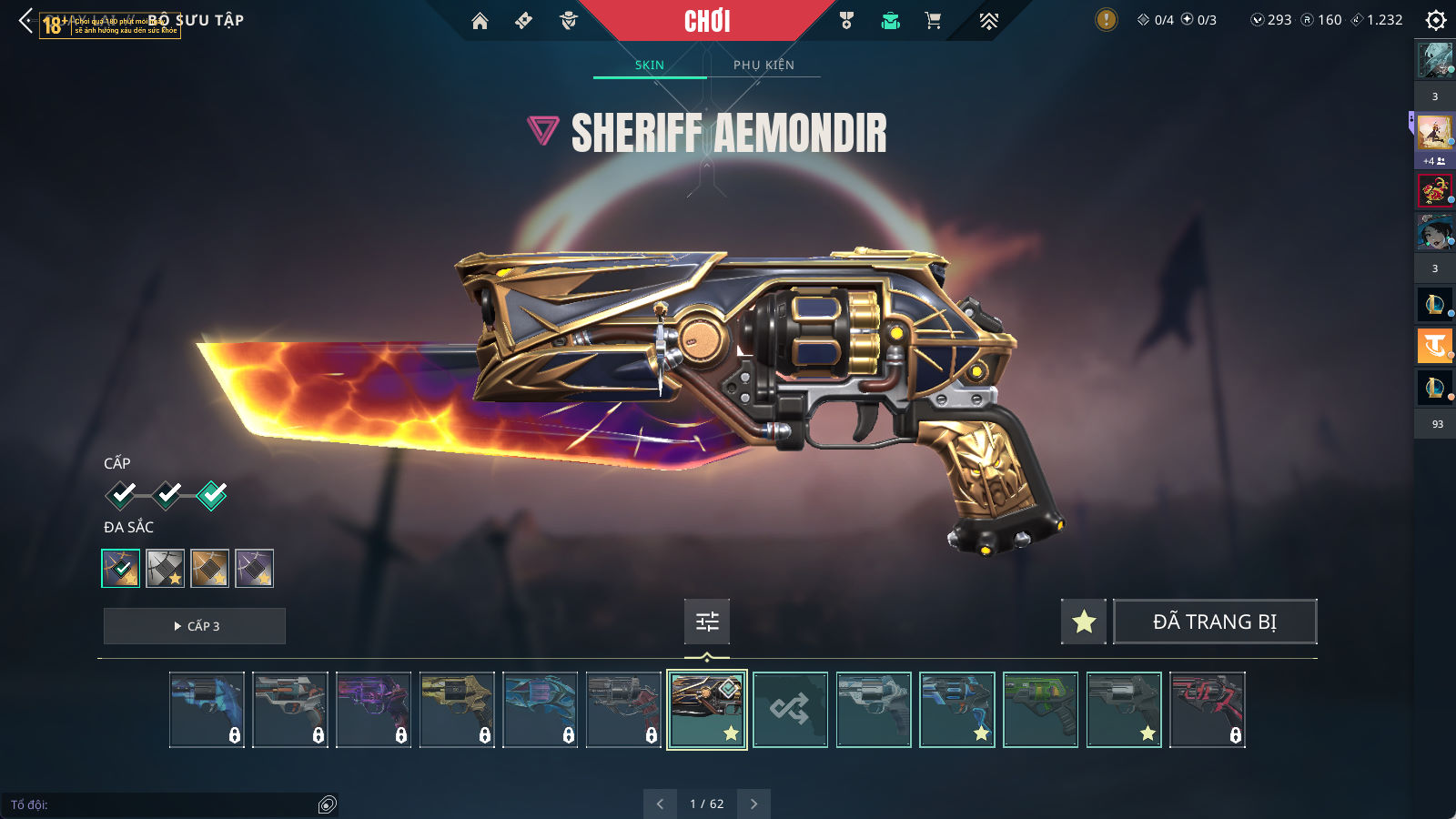This screenshot has width=1456, height=819.
Task: Go back using the top-left arrow
Action: [25, 20]
